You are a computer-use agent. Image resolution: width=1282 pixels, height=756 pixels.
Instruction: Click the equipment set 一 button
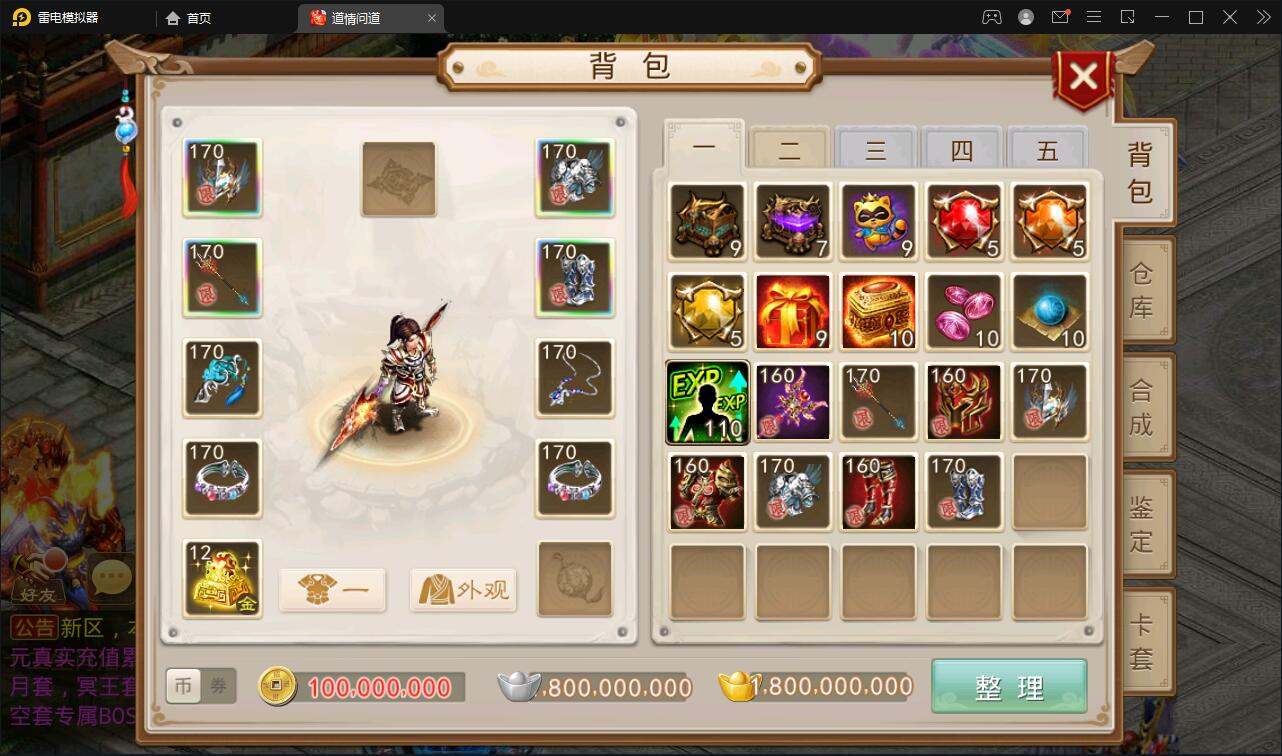tap(332, 590)
